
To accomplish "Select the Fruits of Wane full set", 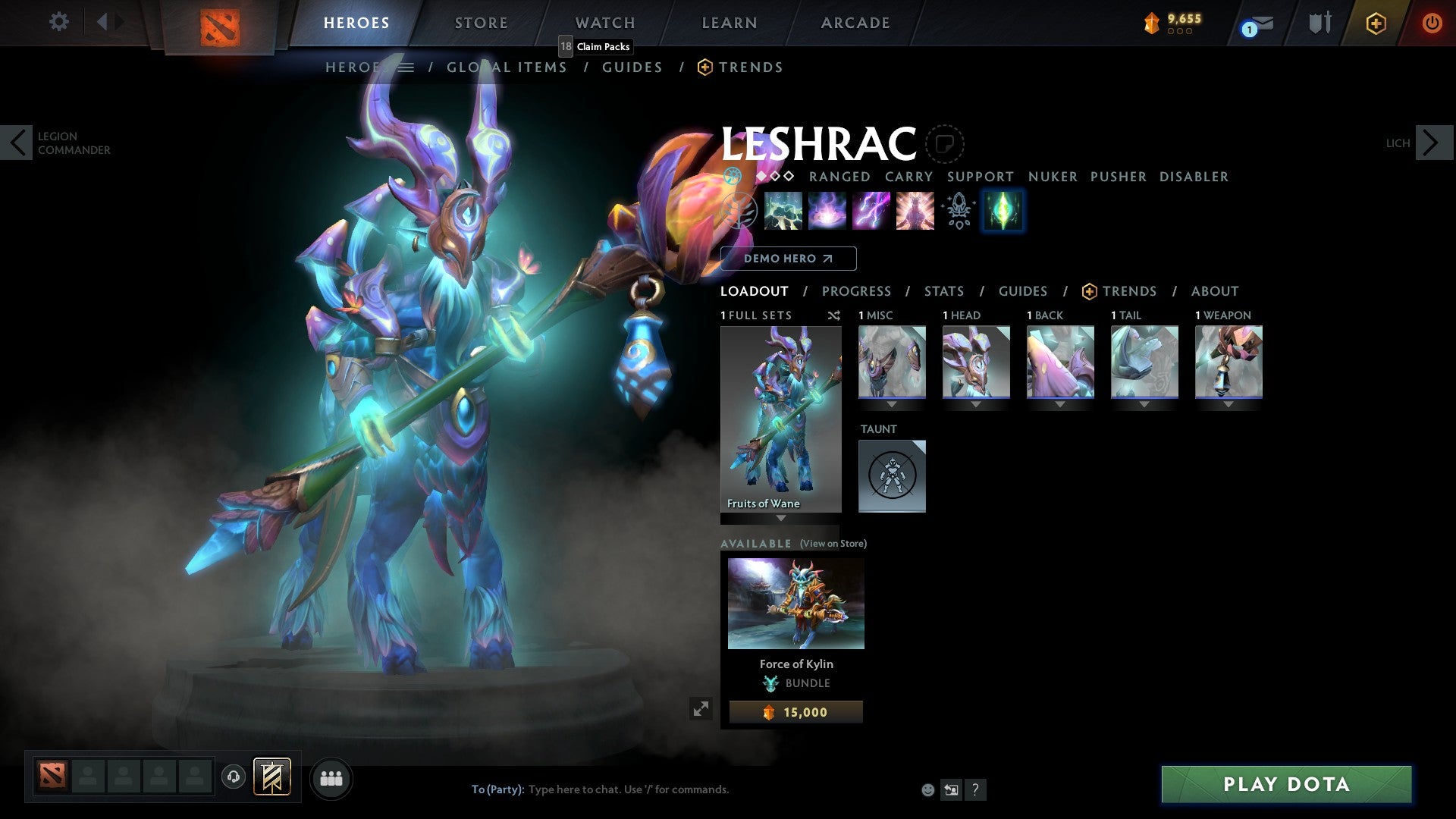I will 780,419.
